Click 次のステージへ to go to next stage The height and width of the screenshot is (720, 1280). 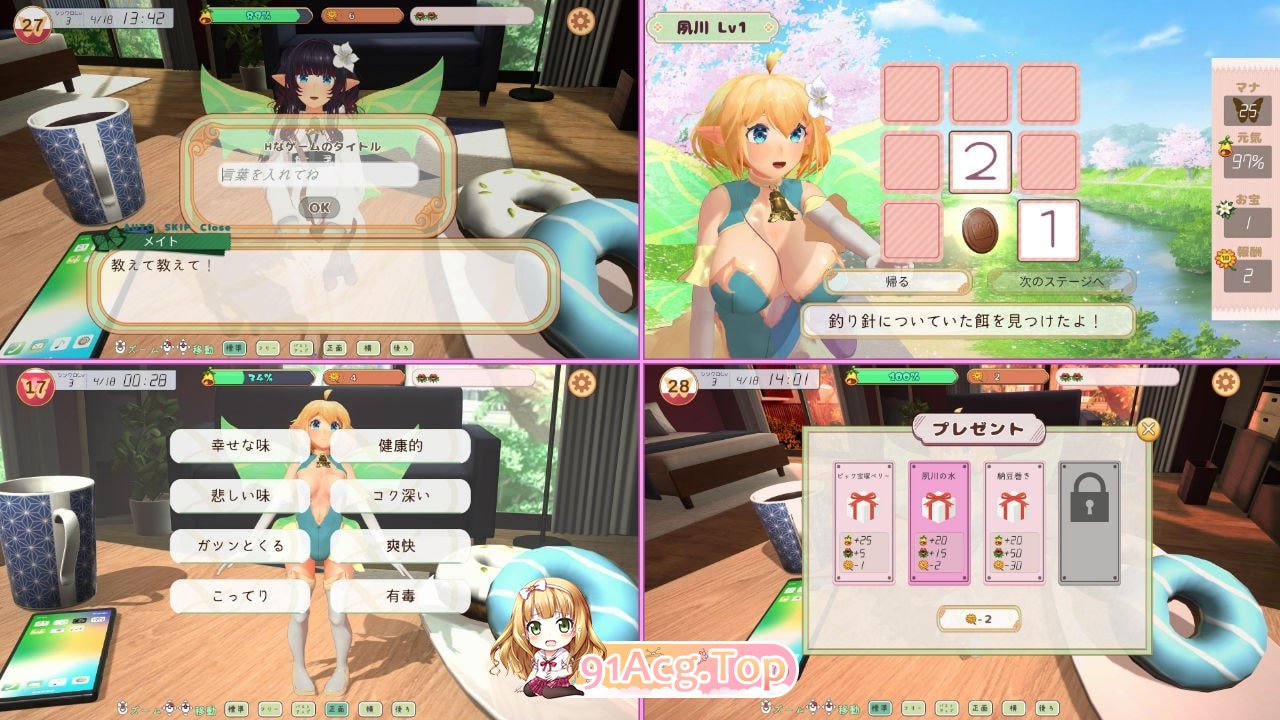pos(1063,283)
